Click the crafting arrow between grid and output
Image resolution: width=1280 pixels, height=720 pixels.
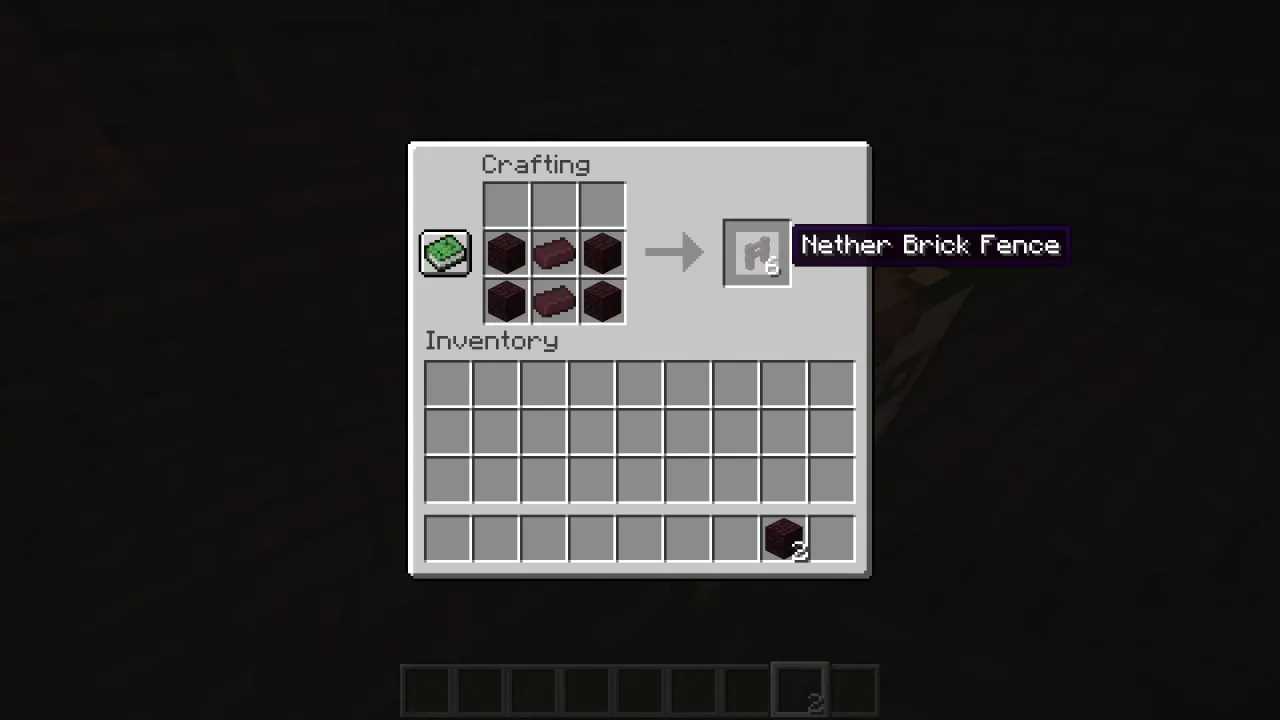674,252
